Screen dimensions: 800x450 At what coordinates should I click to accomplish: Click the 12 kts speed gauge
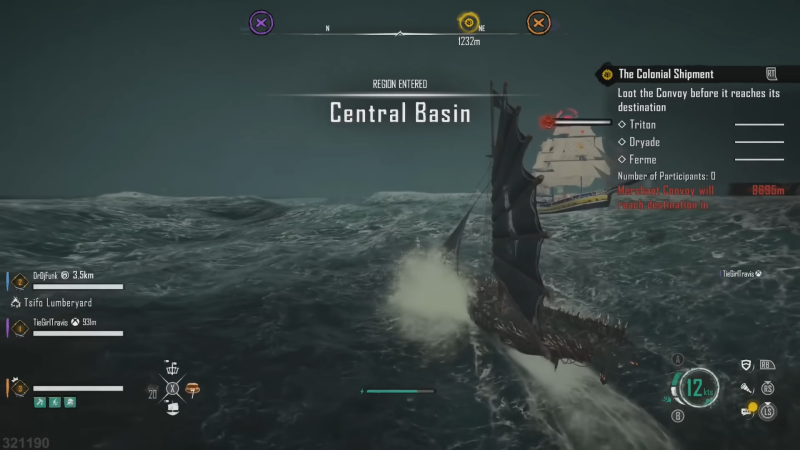[x=697, y=387]
